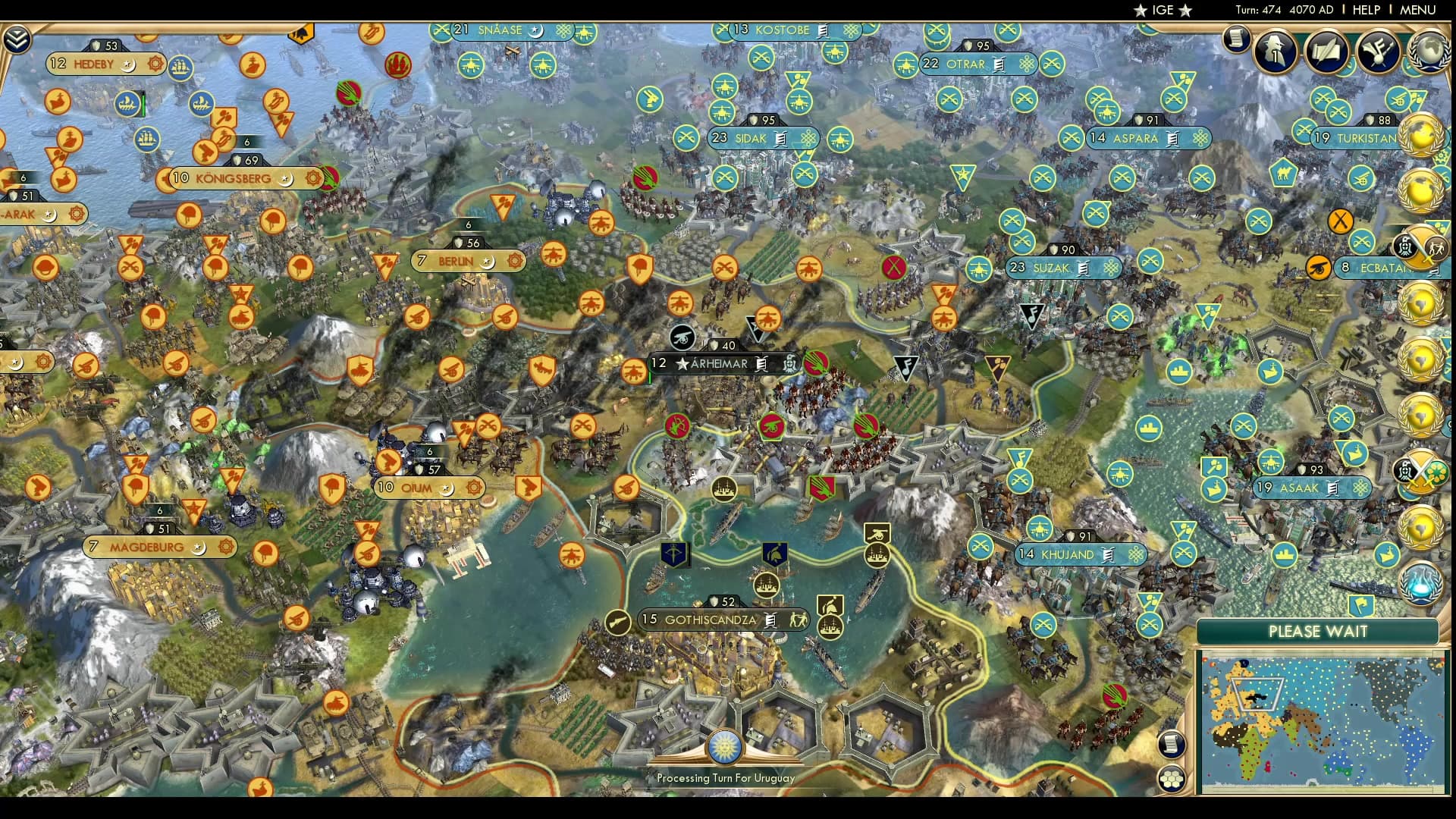Click the IGE label in the top bar
This screenshot has width=1456, height=819.
click(1159, 11)
